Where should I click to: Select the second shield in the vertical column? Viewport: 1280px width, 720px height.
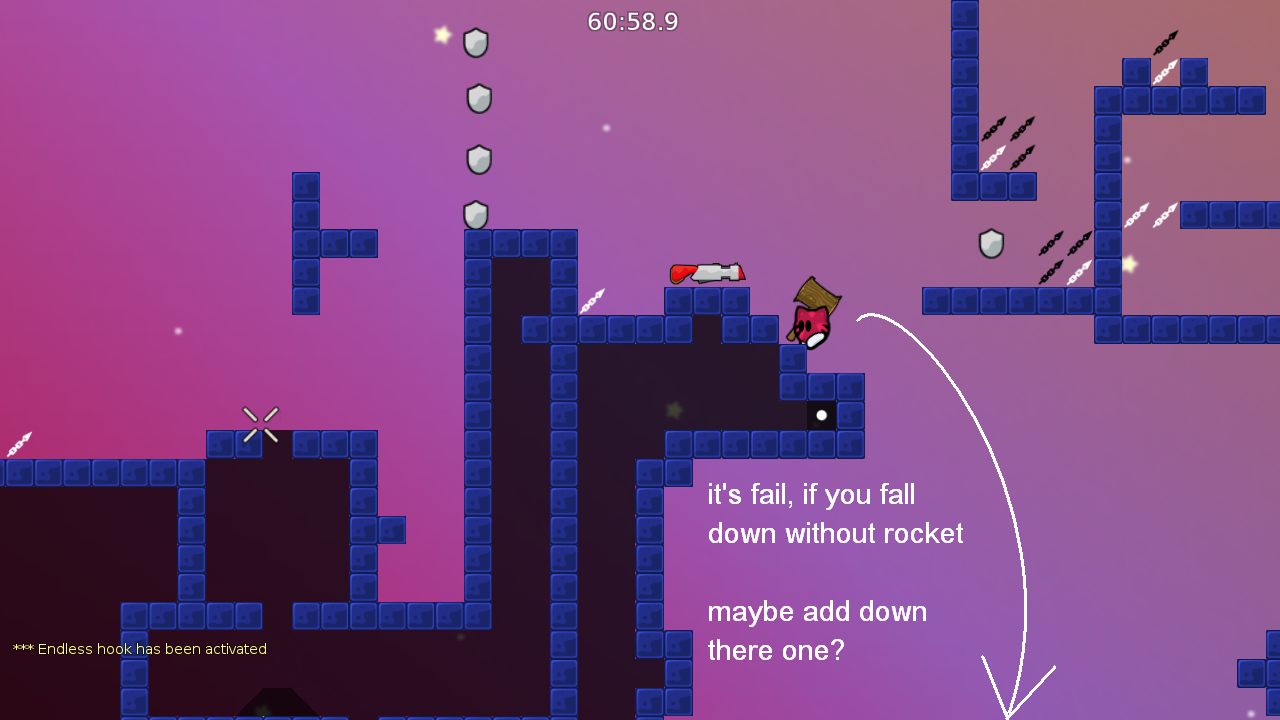[x=477, y=97]
